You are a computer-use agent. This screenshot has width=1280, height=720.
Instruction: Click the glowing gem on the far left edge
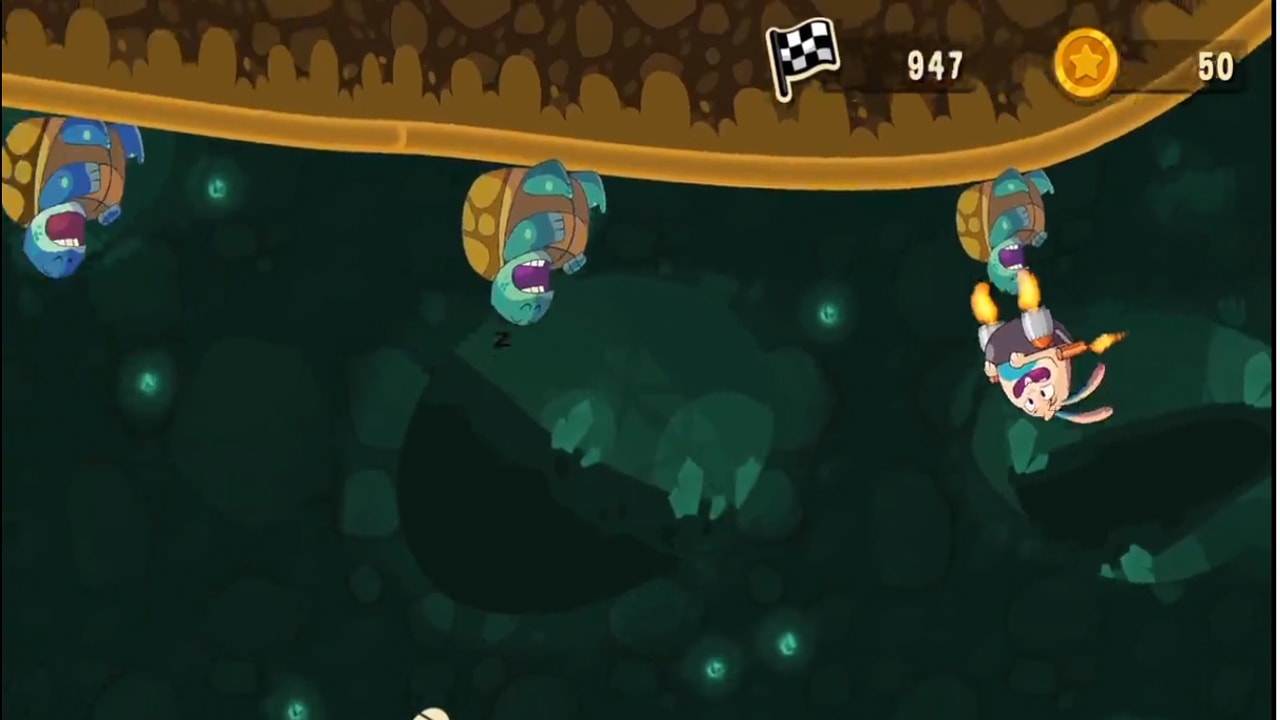146,382
